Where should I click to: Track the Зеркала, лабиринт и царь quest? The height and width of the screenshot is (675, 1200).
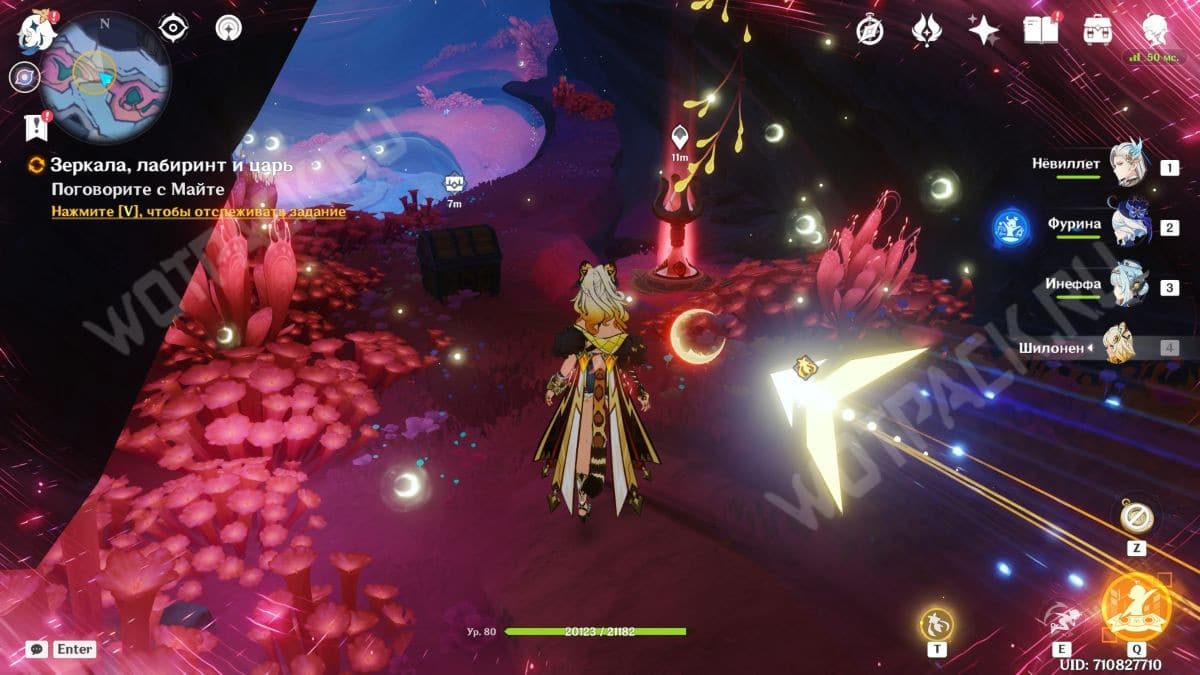click(198, 212)
